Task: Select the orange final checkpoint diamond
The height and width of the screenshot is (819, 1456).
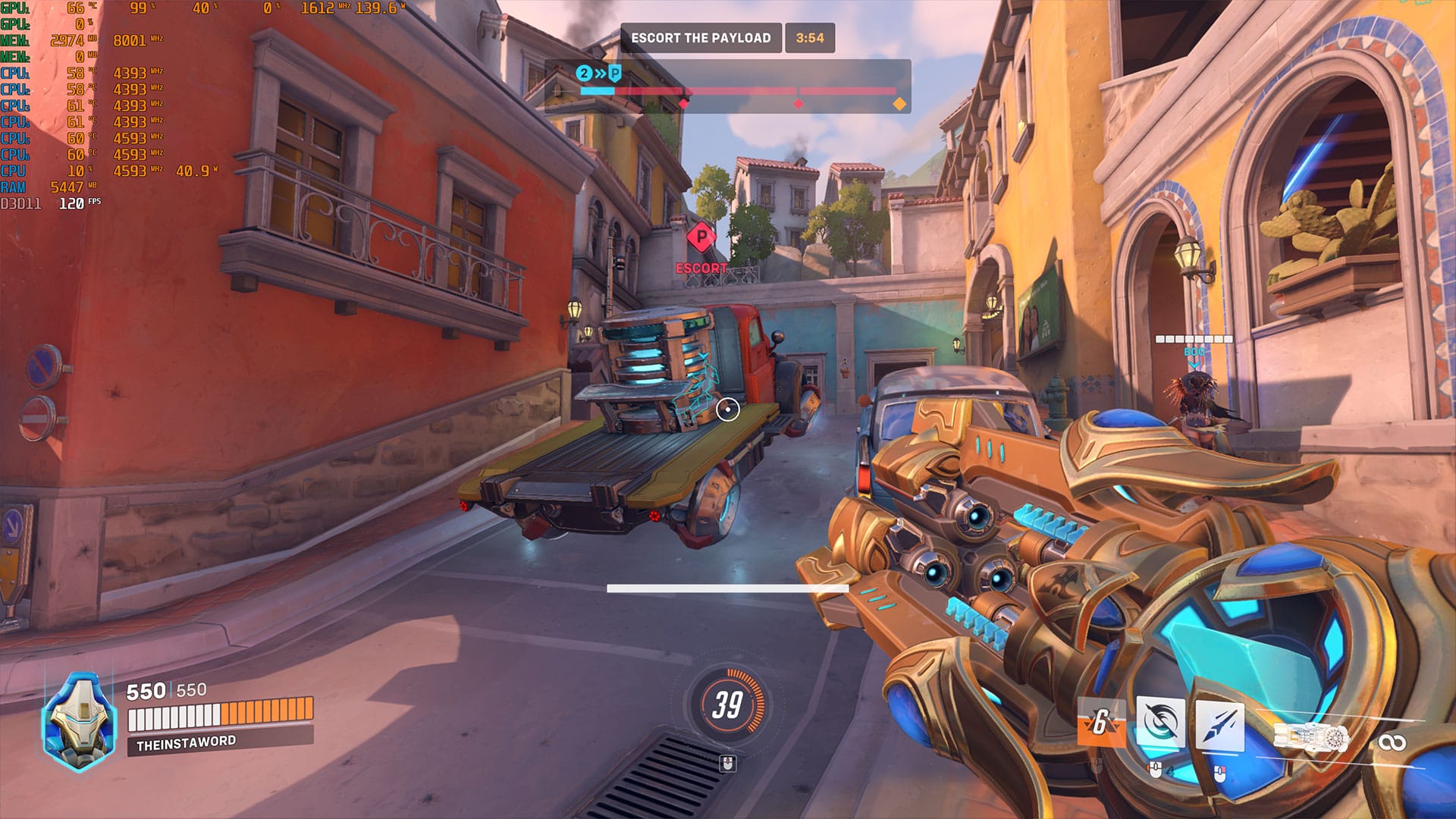Action: [899, 104]
